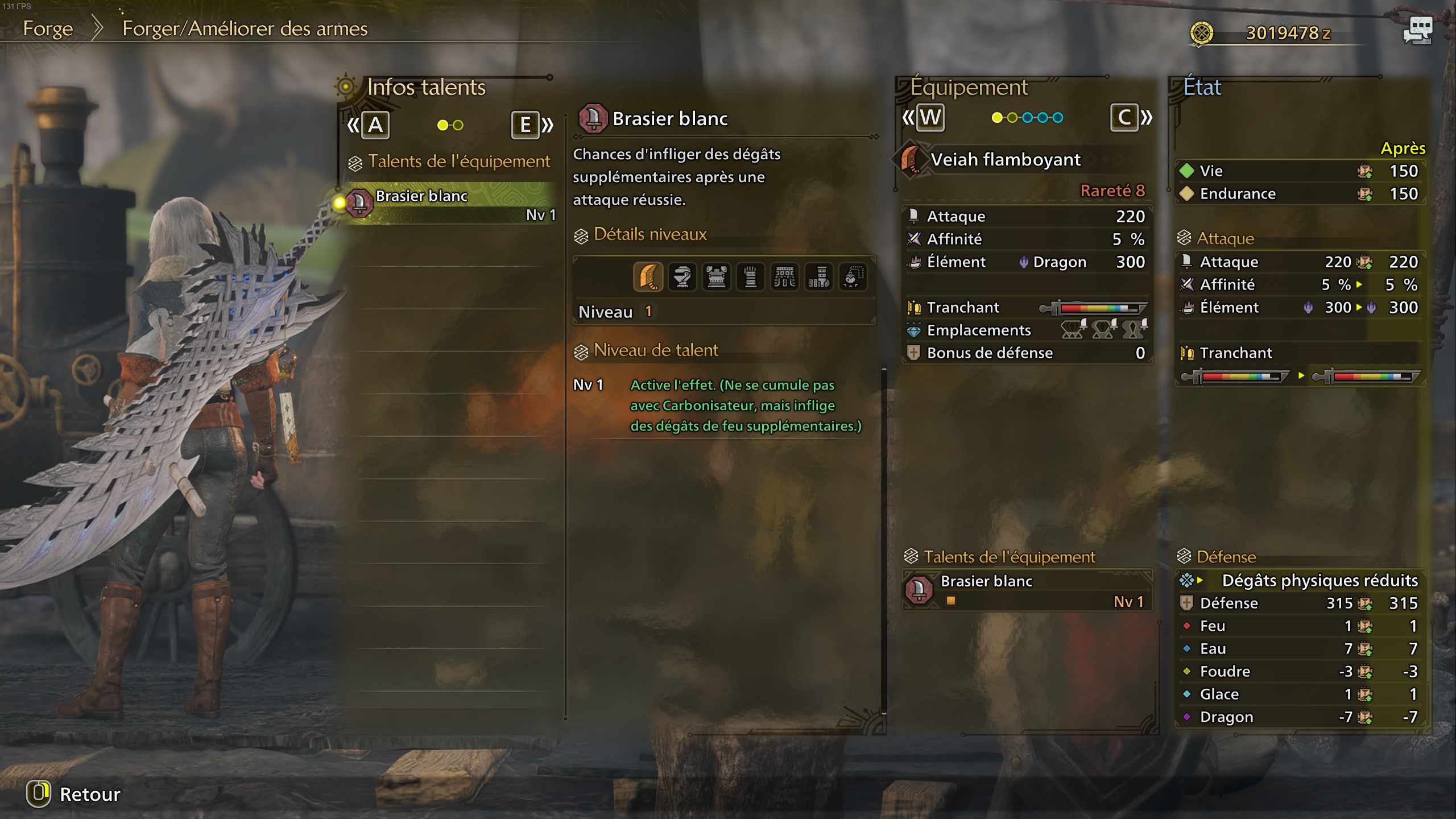Select the chest armor icon in Détails niveaux
The image size is (1456, 819).
pyautogui.click(x=717, y=277)
